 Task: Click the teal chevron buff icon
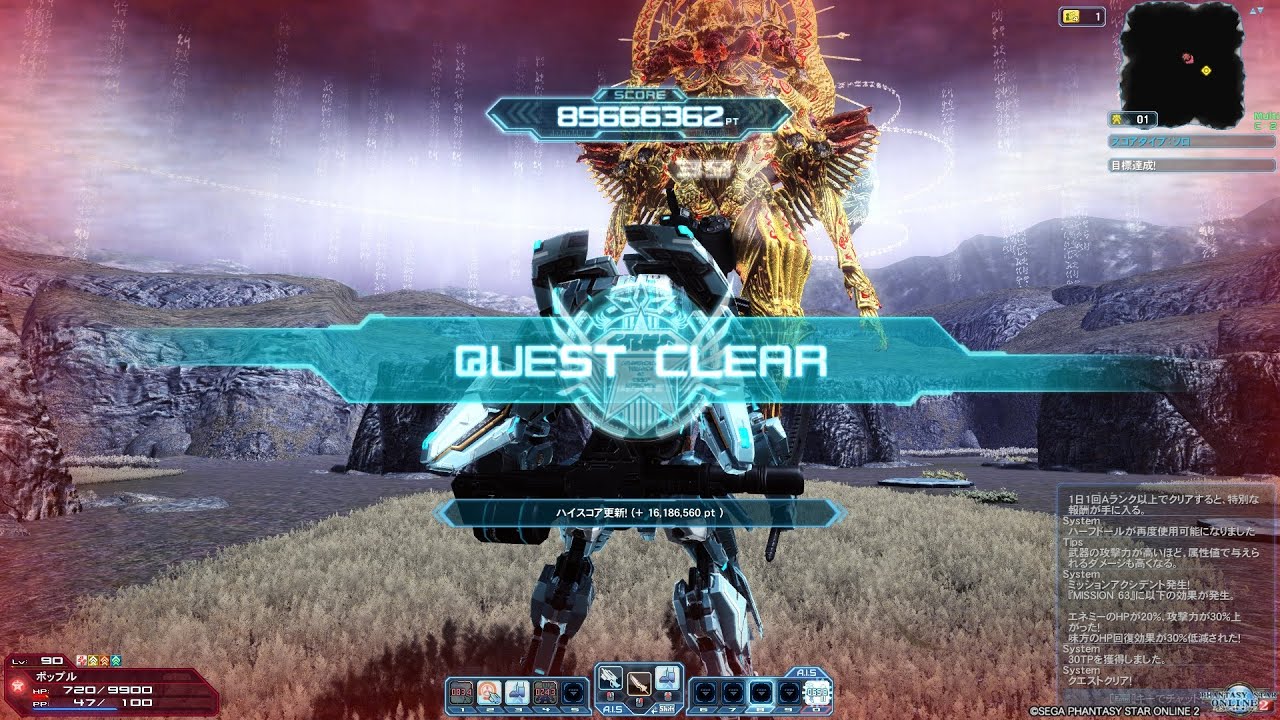click(116, 661)
